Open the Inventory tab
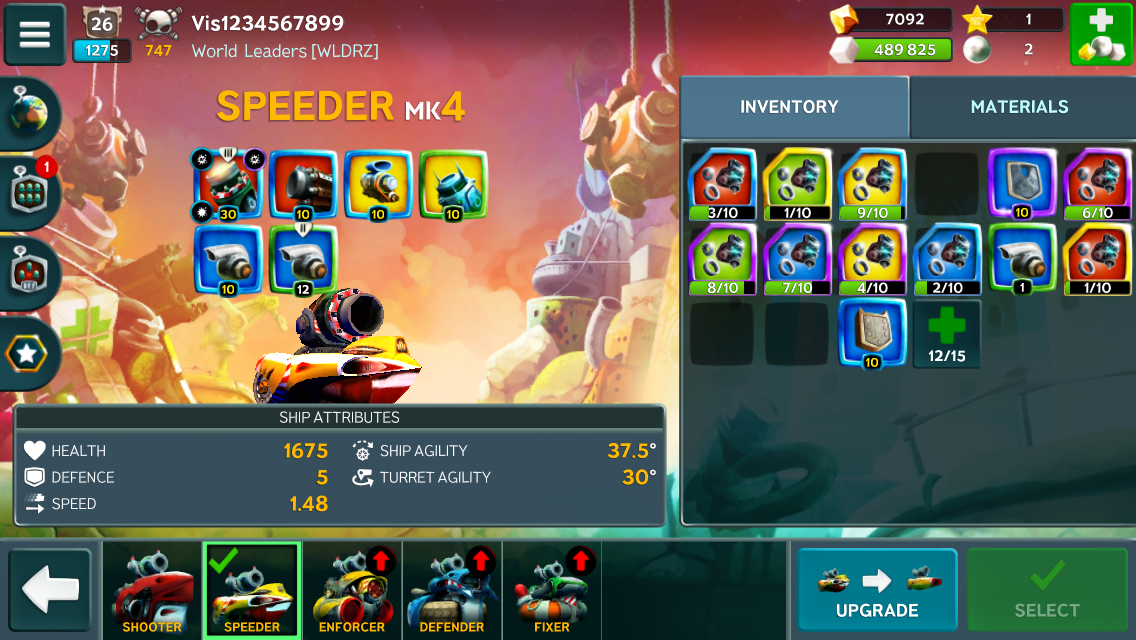This screenshot has height=640, width=1136. click(x=789, y=107)
